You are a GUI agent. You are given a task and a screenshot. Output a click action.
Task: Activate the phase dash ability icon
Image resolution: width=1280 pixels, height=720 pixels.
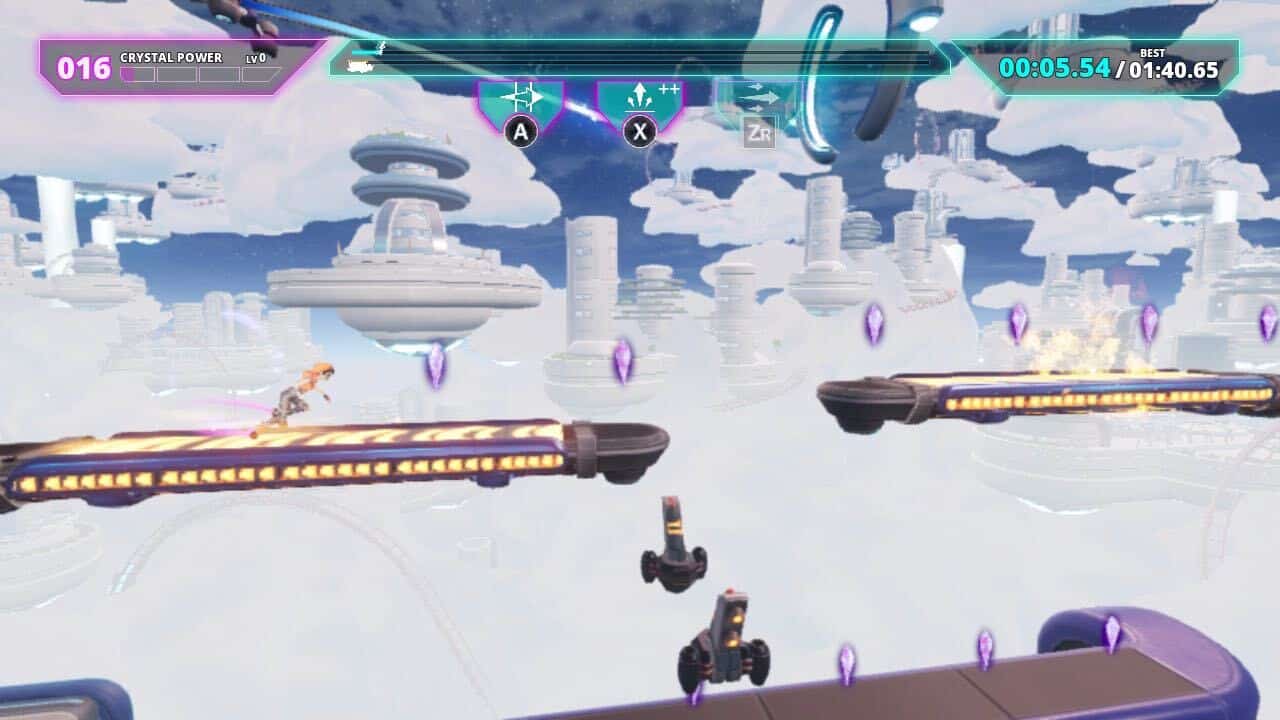coord(521,100)
